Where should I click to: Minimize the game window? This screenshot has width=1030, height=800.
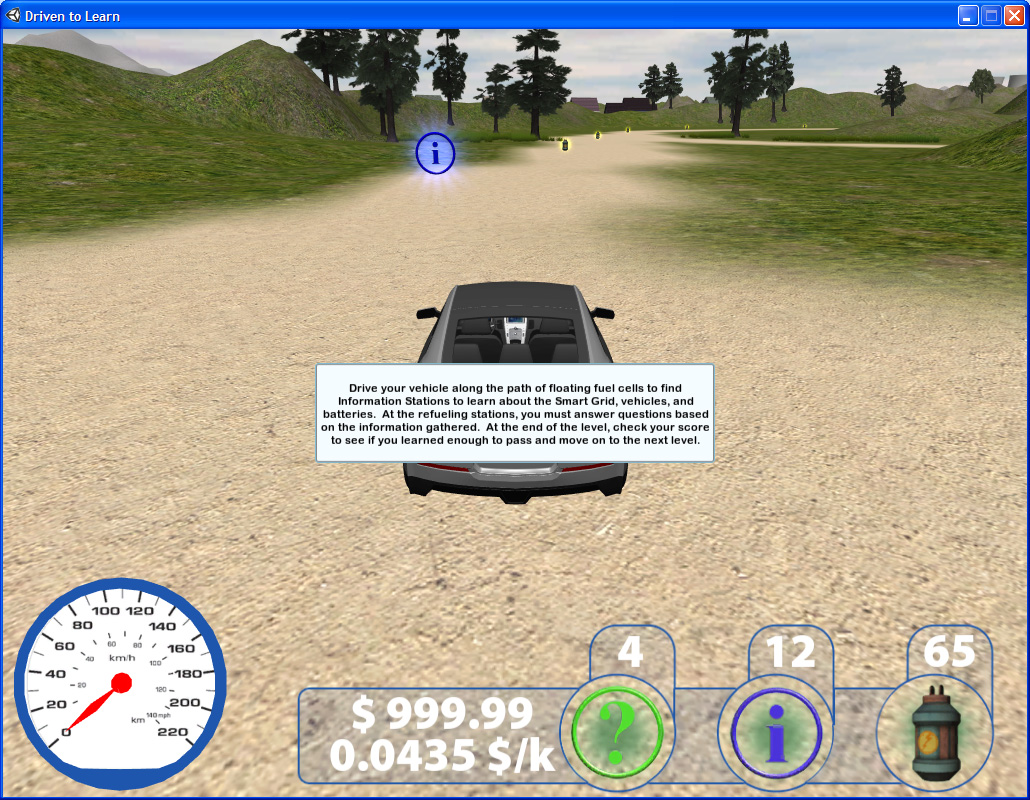[x=968, y=15]
